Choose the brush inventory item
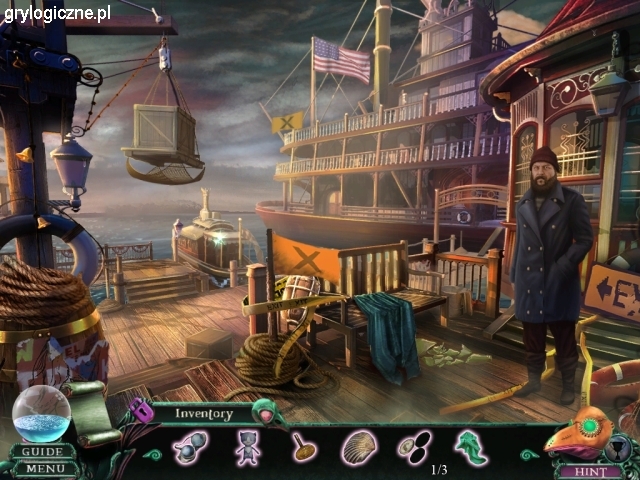This screenshot has height=480, width=640. (304, 447)
